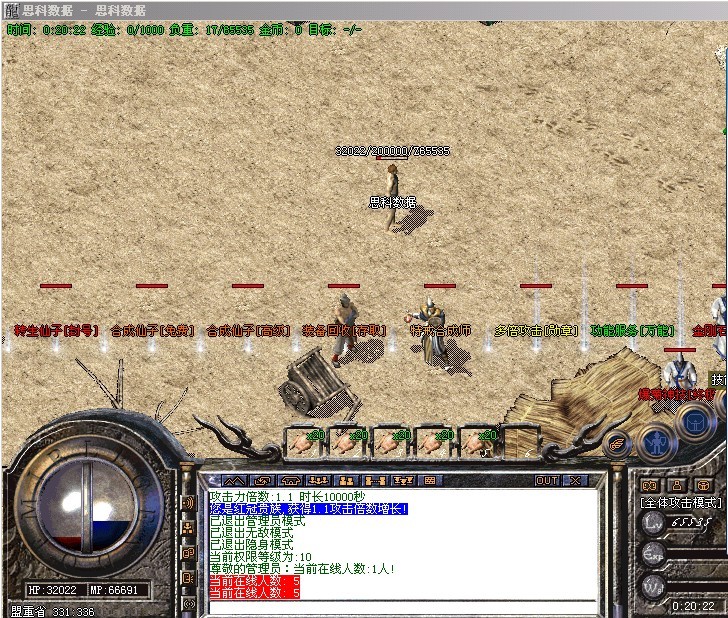
Task: Click the sound wave chat filter button
Action: (189, 502)
